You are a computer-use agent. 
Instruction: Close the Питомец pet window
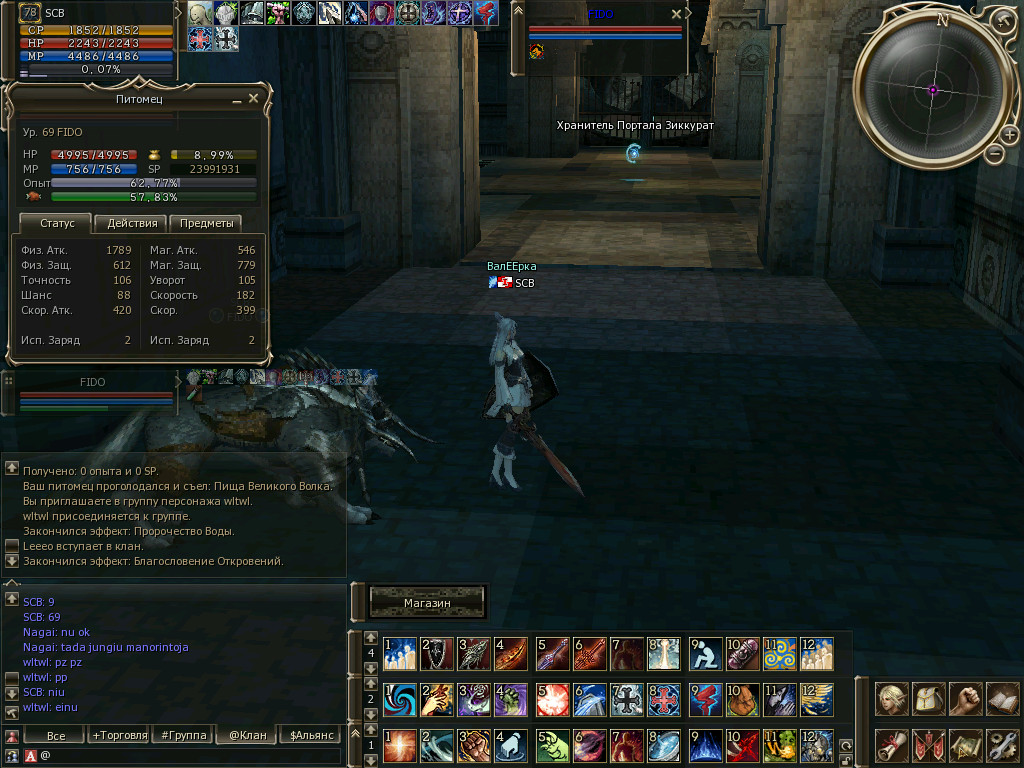click(x=253, y=99)
